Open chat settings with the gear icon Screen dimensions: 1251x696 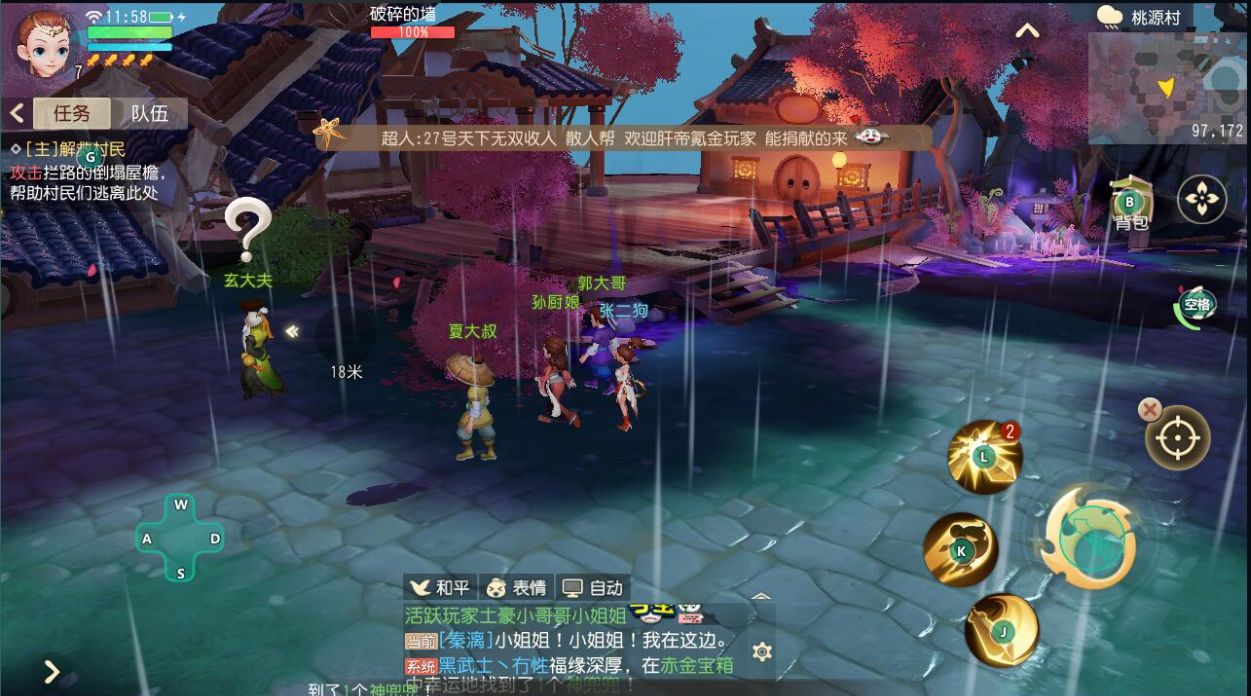tap(762, 652)
